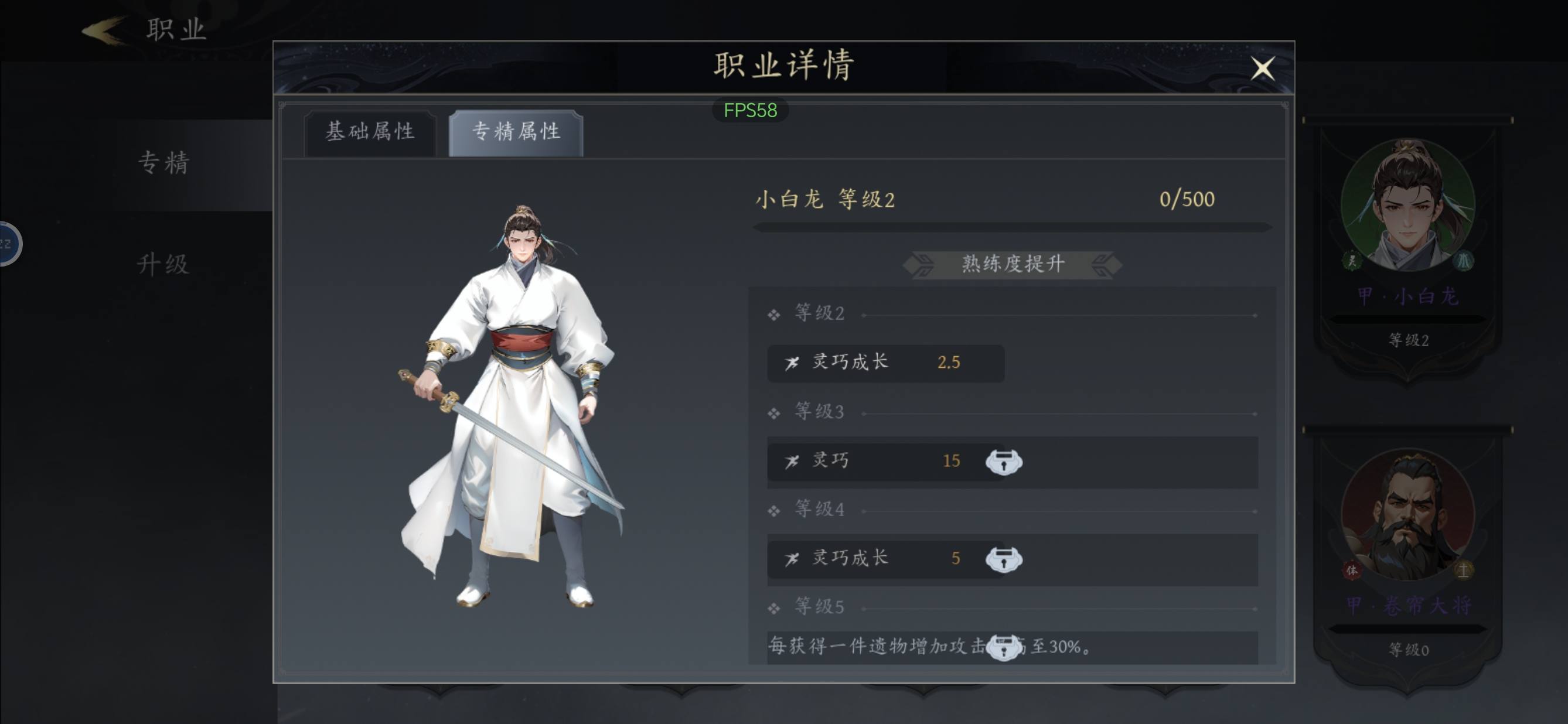Collapse the 等级5 section divider
The image size is (1568, 724).
pos(818,607)
